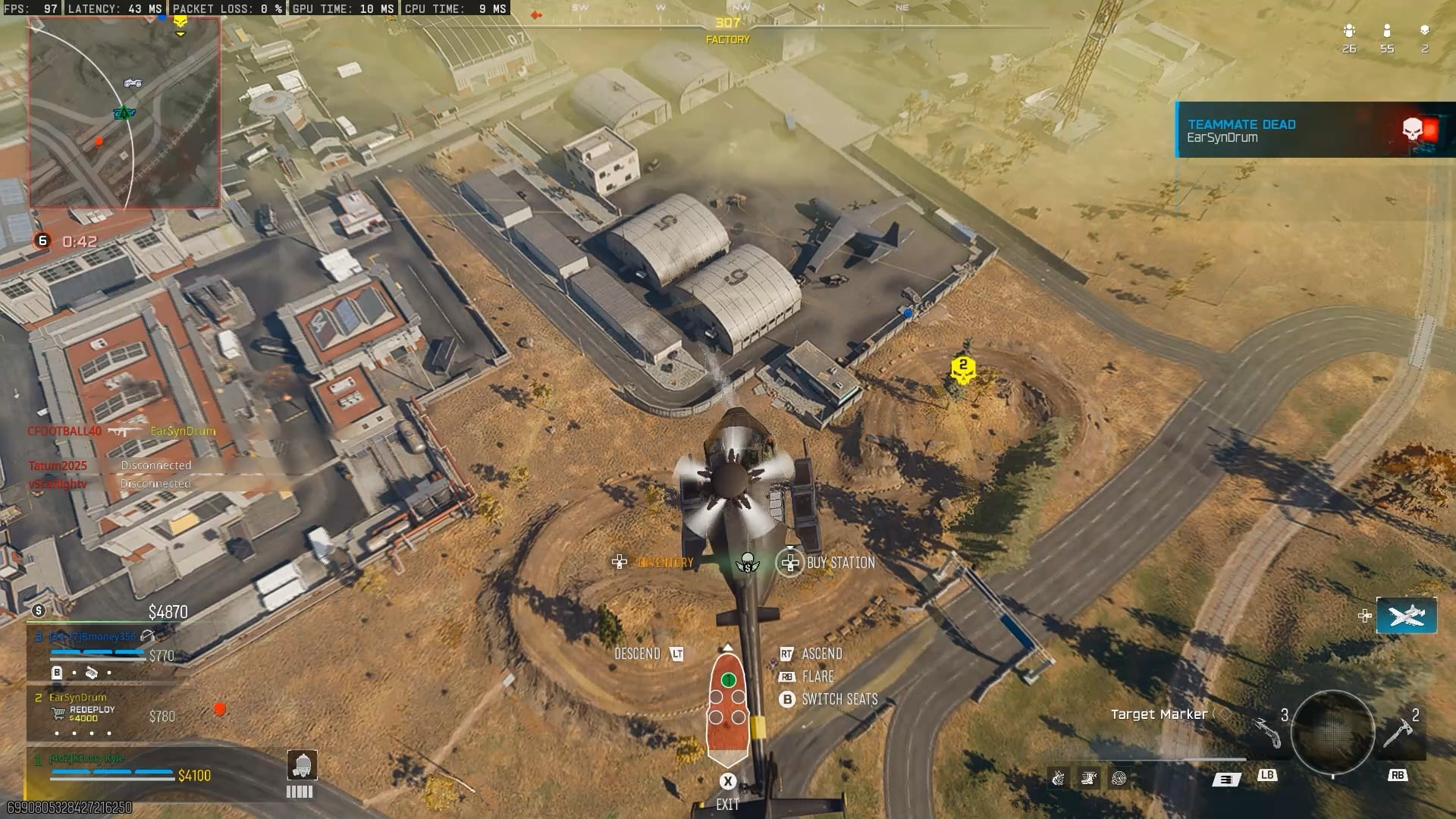This screenshot has height=819, width=1456.
Task: Click the Factory compass heading label
Action: coord(727,39)
